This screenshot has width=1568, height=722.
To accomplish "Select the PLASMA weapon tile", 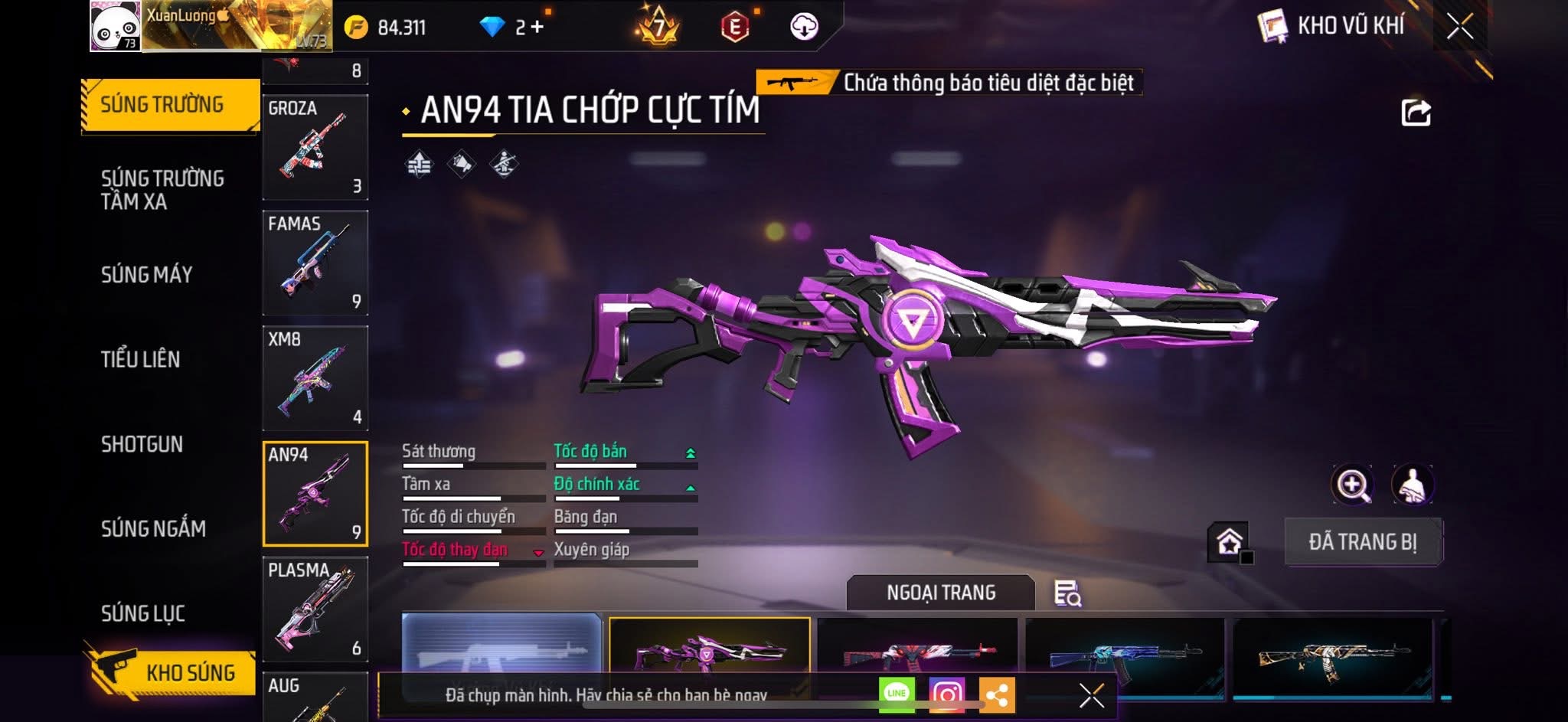I will (x=315, y=609).
